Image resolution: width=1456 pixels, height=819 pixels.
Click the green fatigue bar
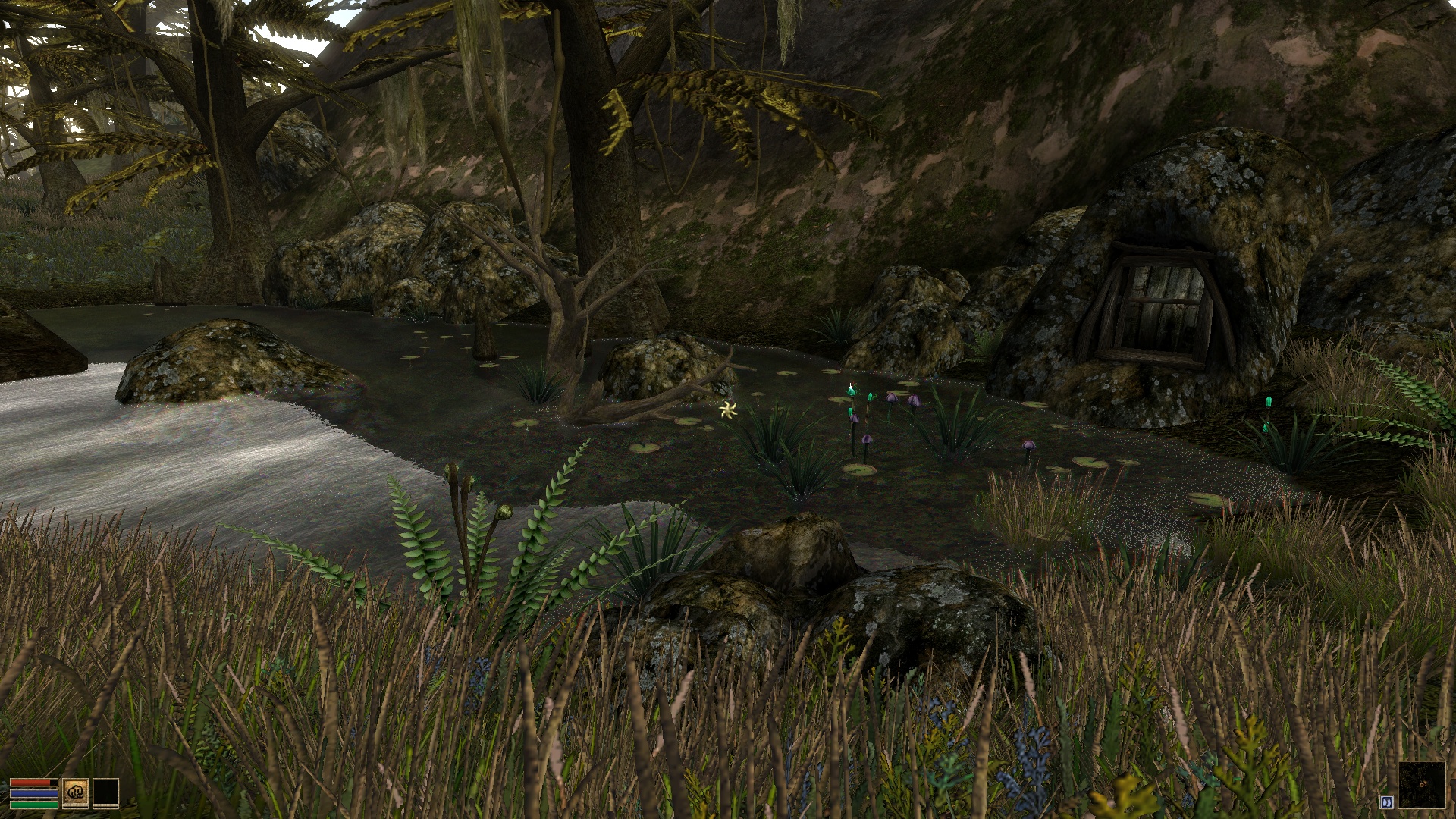34,805
